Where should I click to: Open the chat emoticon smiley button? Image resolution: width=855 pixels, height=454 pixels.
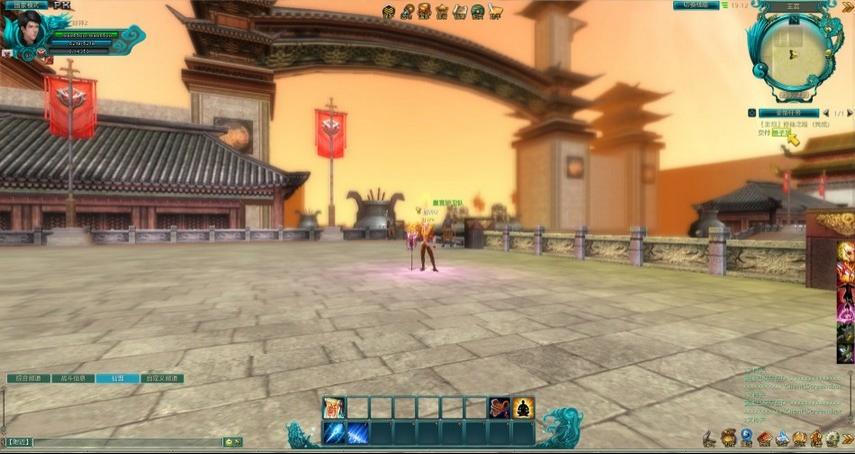(x=228, y=441)
